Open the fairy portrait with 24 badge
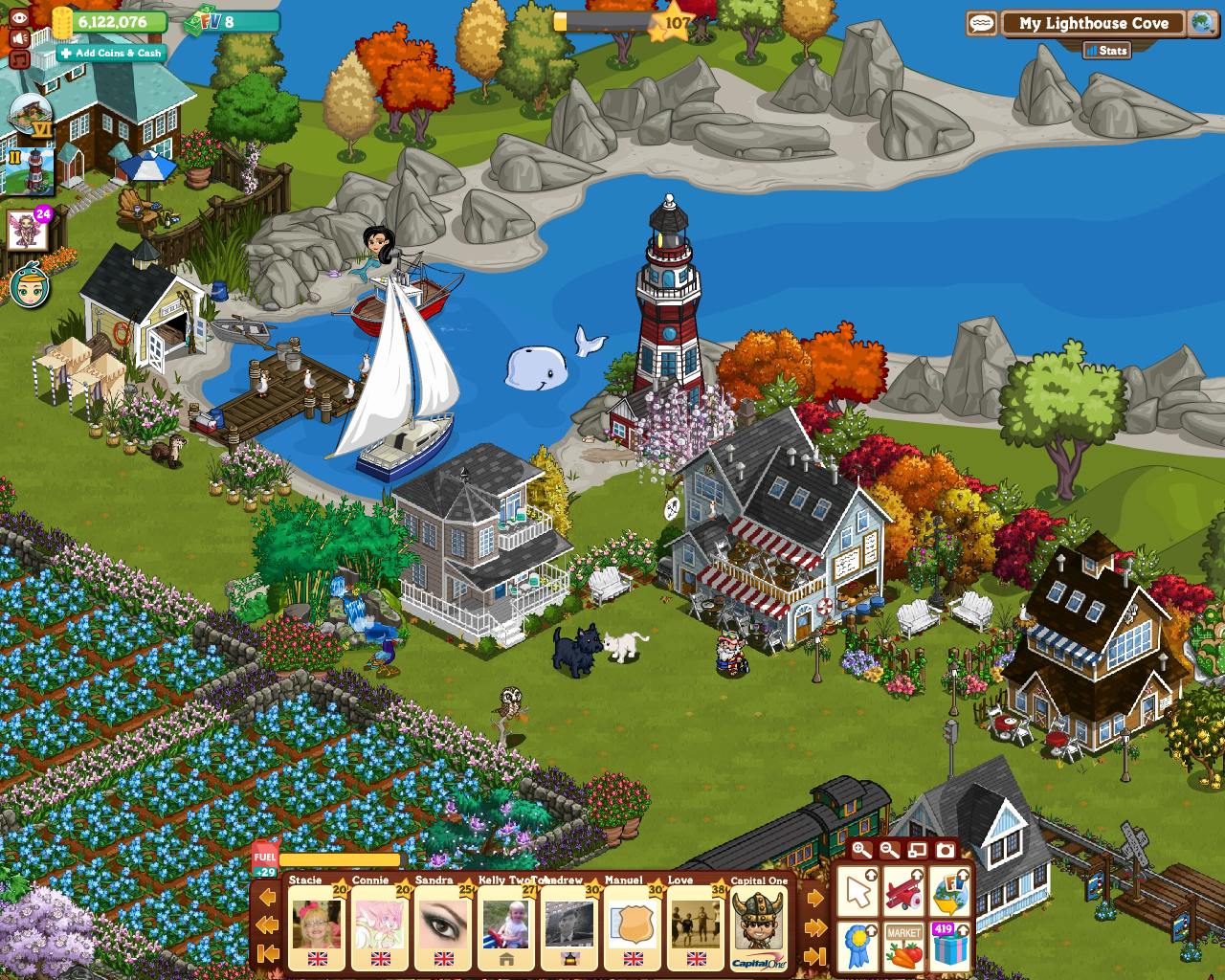1225x980 pixels. click(28, 231)
